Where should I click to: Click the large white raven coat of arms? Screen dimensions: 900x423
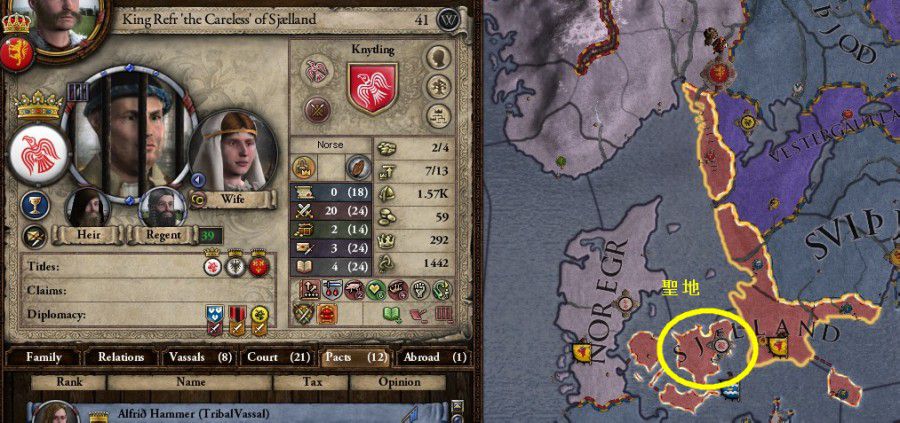(x=35, y=152)
